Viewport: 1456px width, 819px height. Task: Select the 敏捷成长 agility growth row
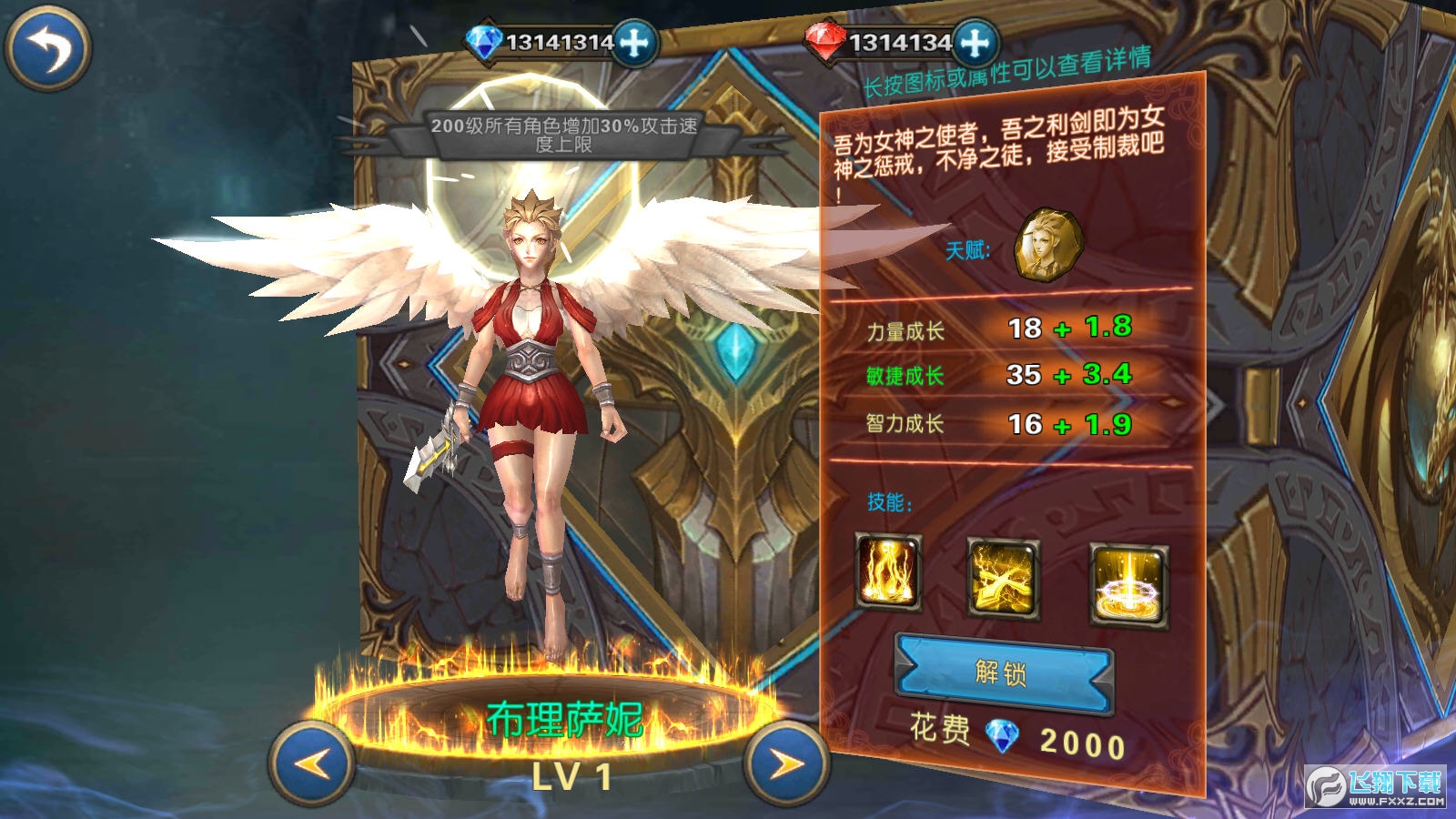(992, 376)
